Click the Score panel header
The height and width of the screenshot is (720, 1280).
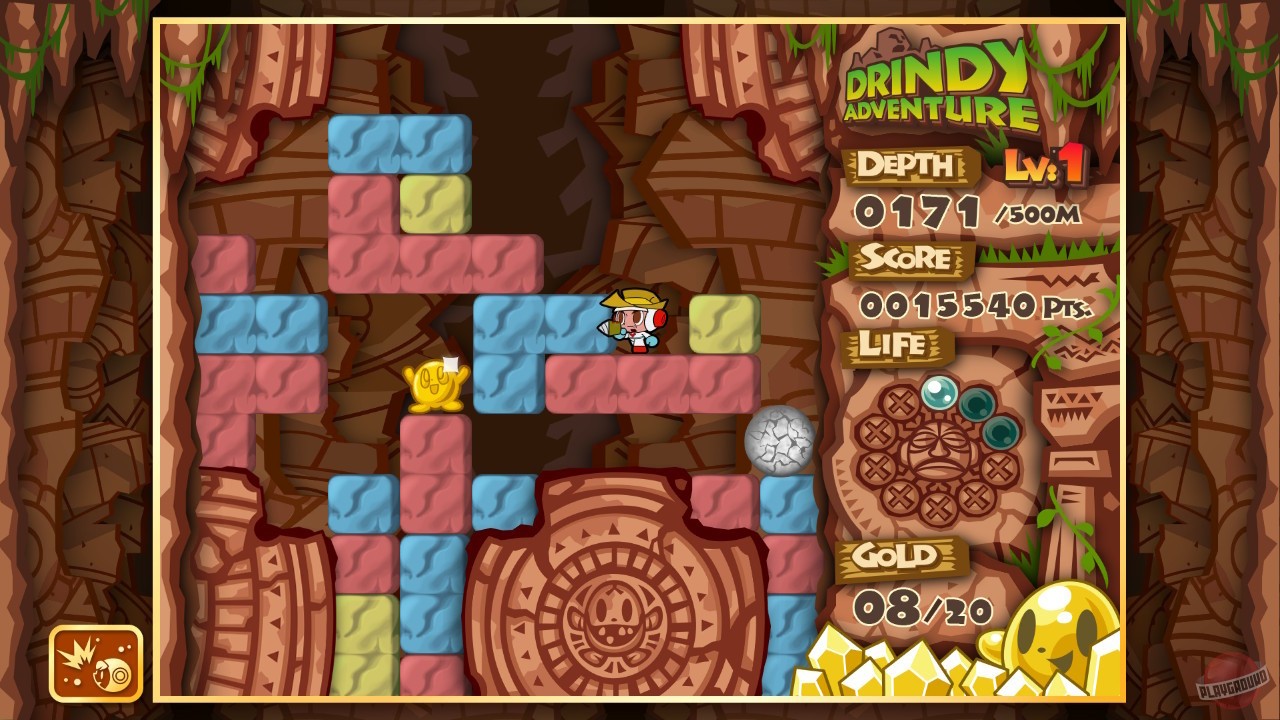tap(910, 258)
